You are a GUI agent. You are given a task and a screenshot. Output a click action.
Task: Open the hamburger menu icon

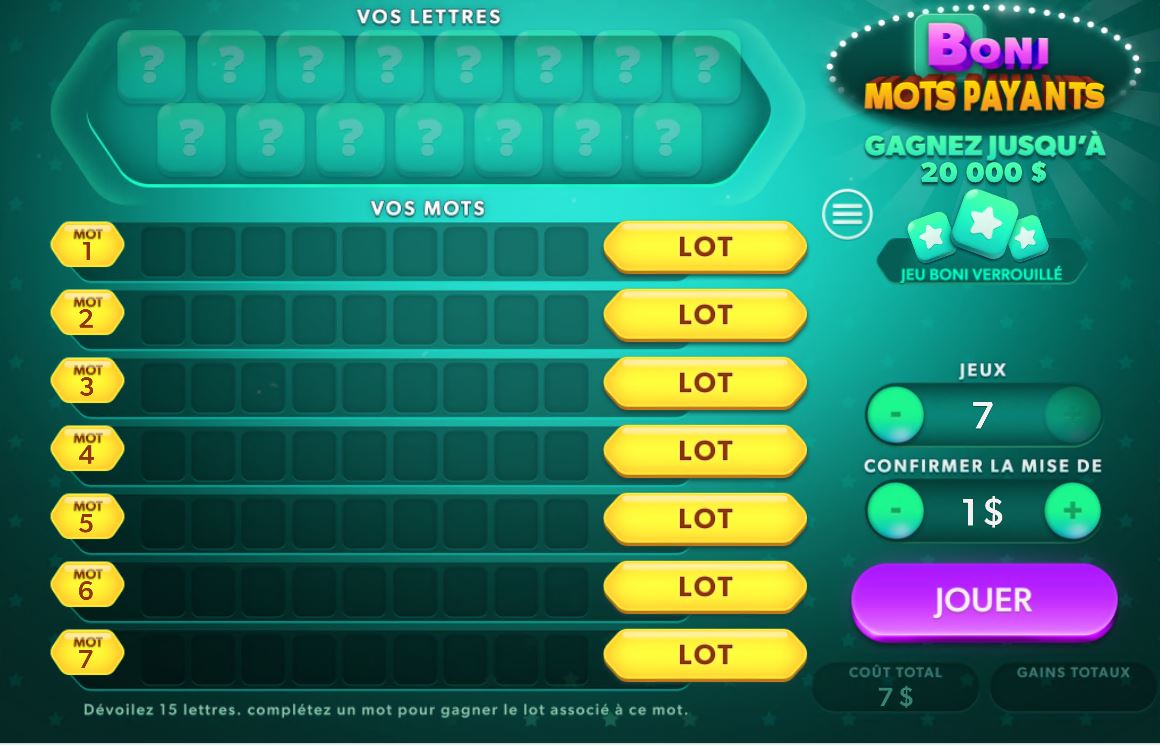click(x=847, y=214)
